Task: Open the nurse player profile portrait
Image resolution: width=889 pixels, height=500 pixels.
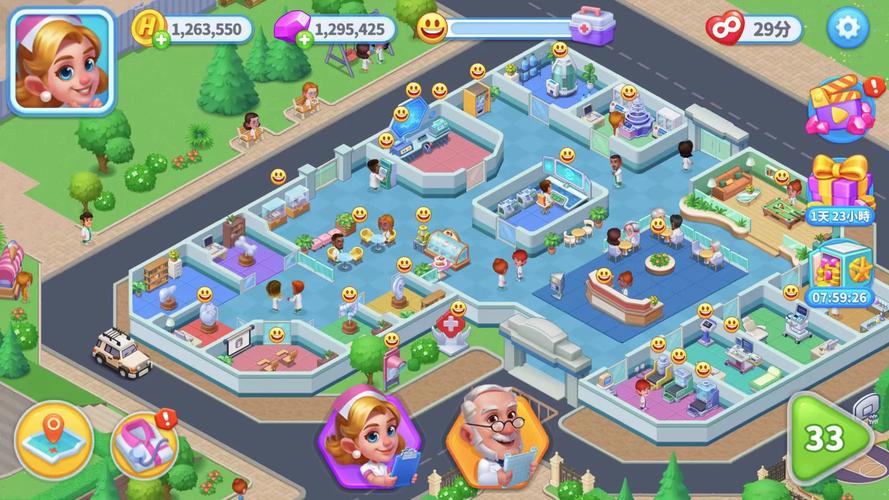Action: 62,62
